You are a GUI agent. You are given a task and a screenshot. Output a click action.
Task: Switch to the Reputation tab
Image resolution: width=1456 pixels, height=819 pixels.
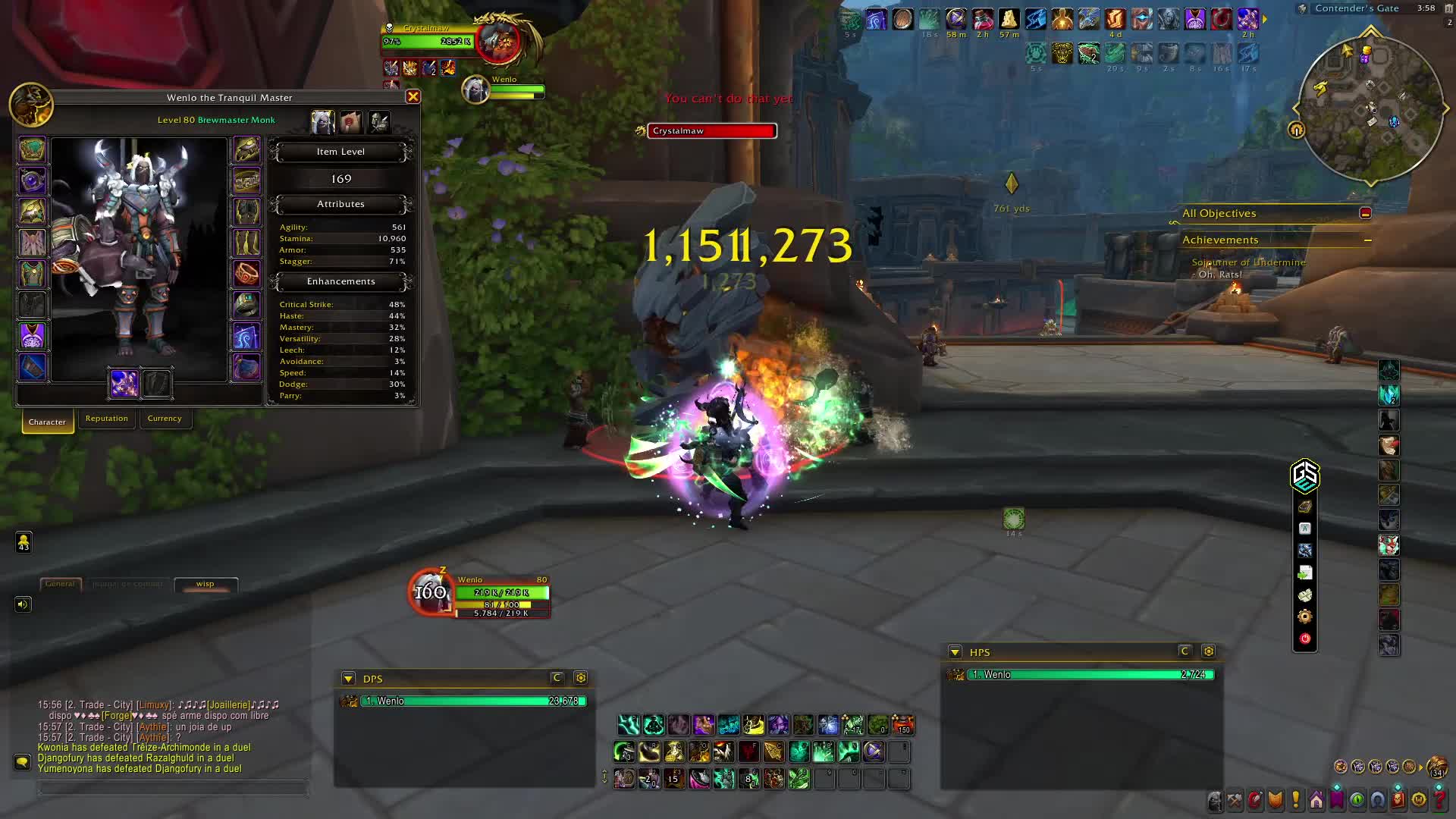[106, 419]
